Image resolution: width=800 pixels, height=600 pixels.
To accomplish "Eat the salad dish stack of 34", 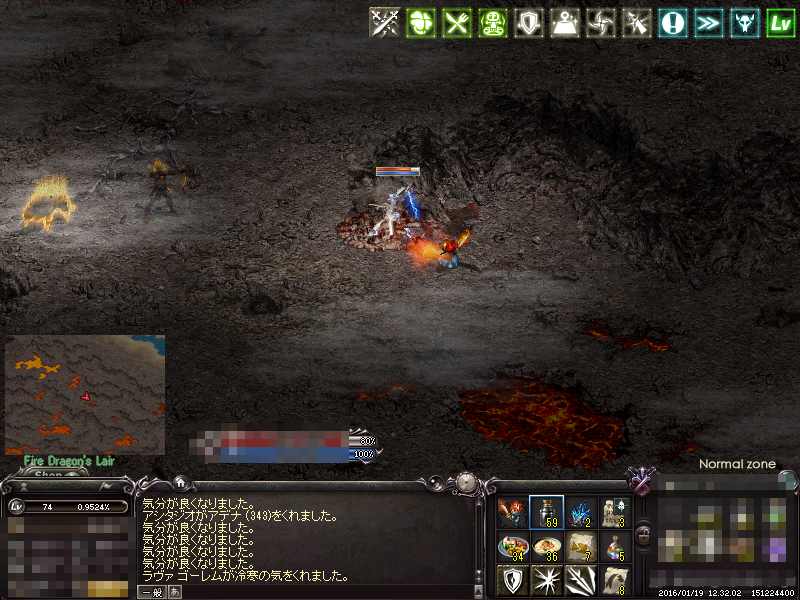I will (x=512, y=547).
